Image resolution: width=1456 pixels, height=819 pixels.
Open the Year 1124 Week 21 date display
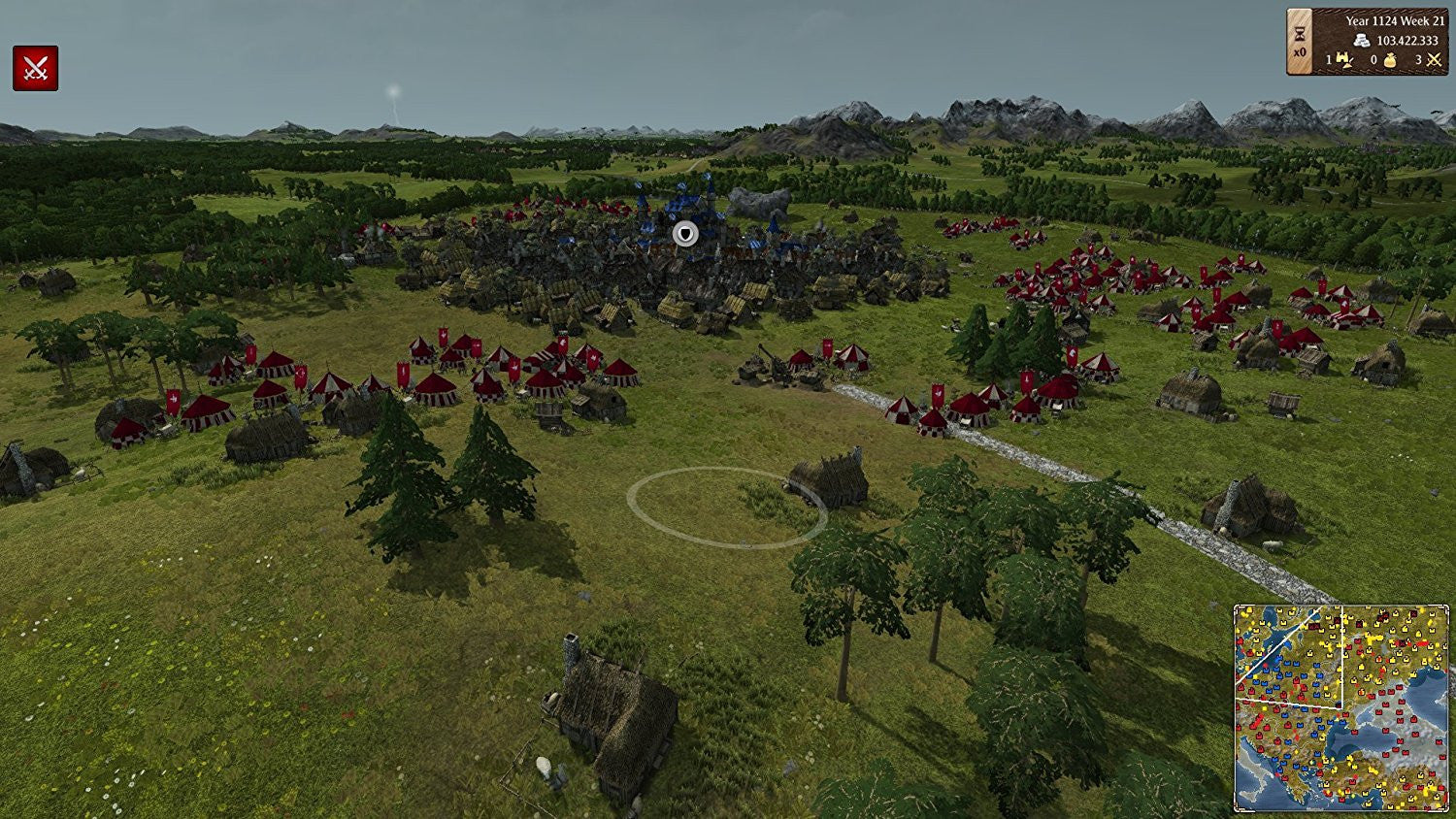tap(1396, 20)
